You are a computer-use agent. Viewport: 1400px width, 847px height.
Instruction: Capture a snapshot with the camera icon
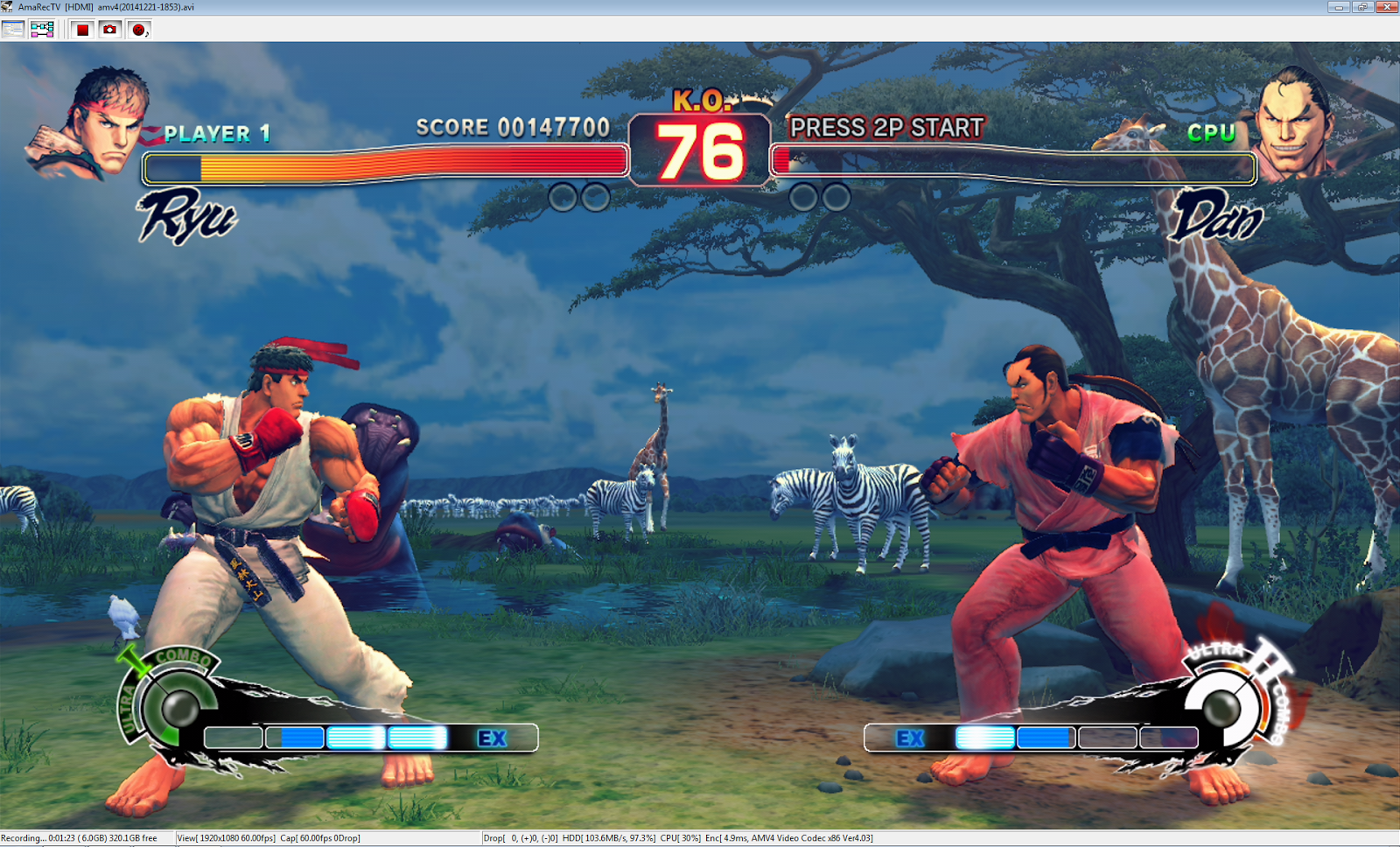[x=109, y=28]
